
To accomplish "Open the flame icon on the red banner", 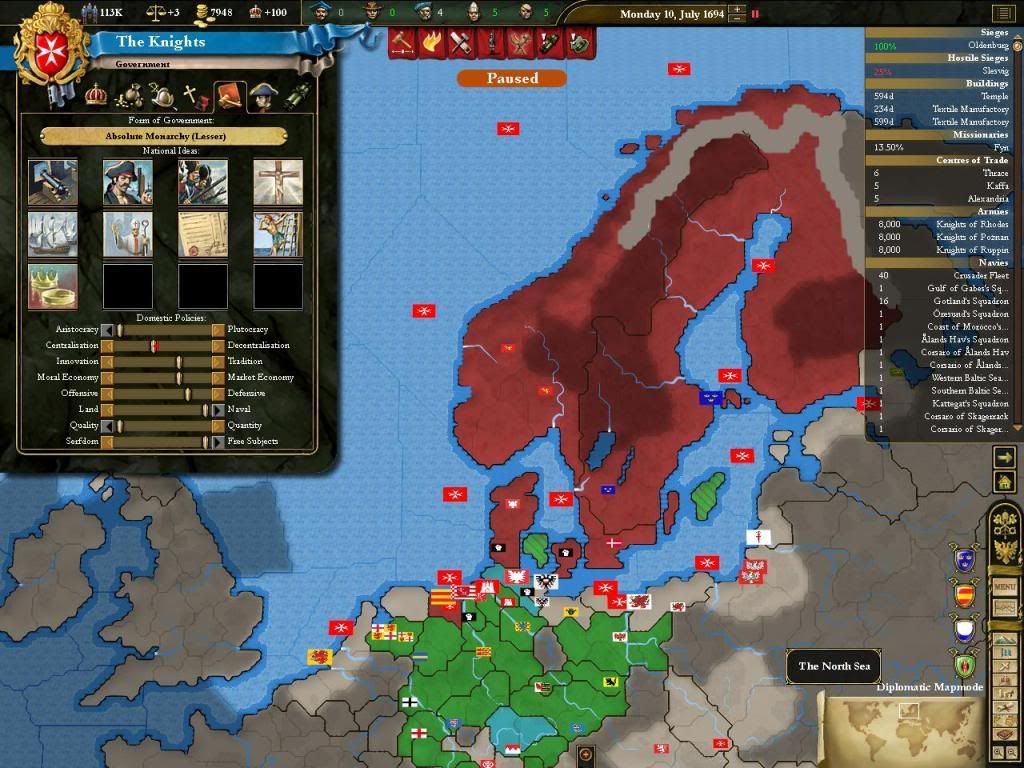I will click(x=433, y=42).
